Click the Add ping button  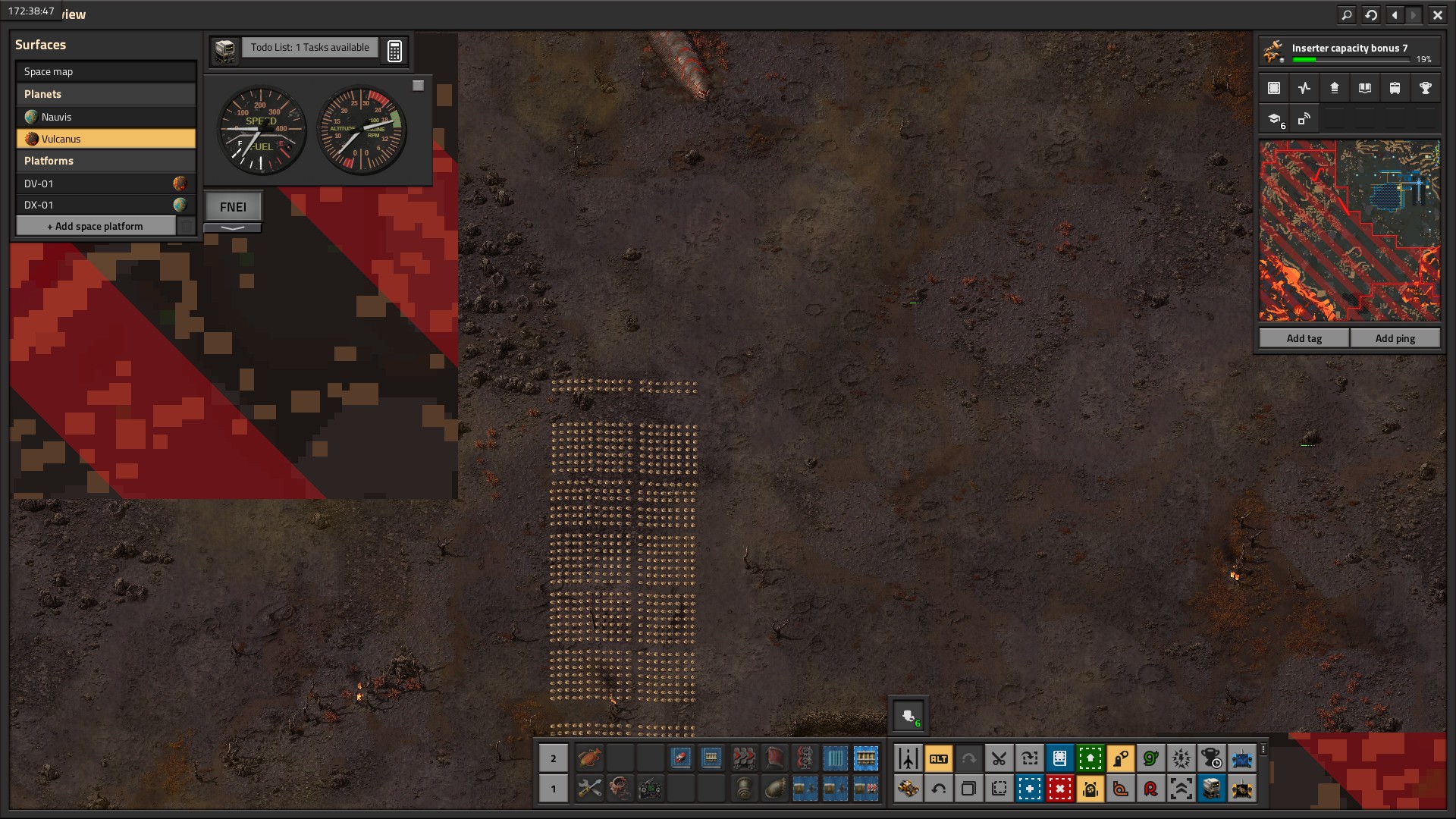1395,338
